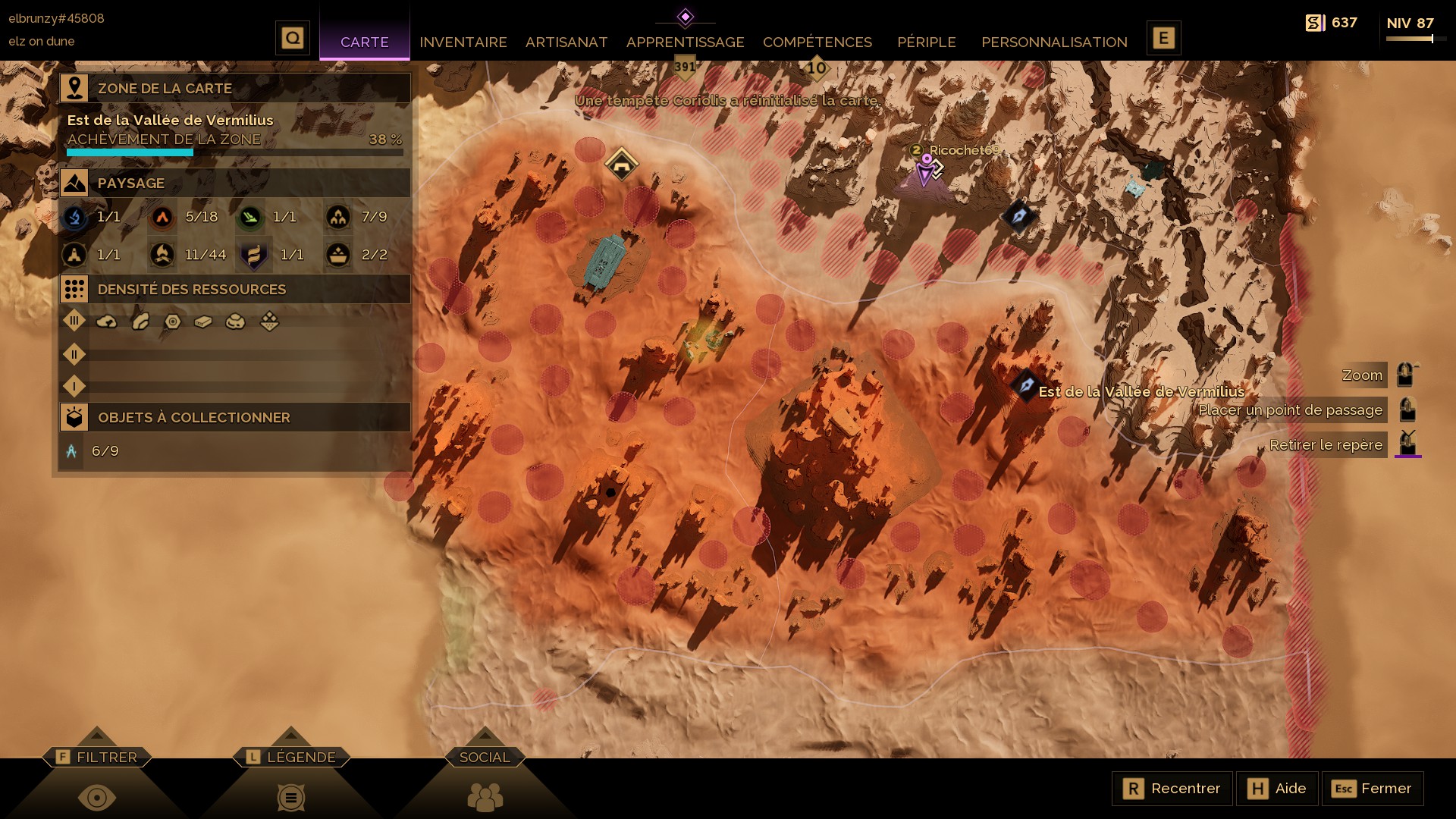Expand the DENSITÉ DES RESSOURCES header
The height and width of the screenshot is (819, 1456).
click(235, 289)
